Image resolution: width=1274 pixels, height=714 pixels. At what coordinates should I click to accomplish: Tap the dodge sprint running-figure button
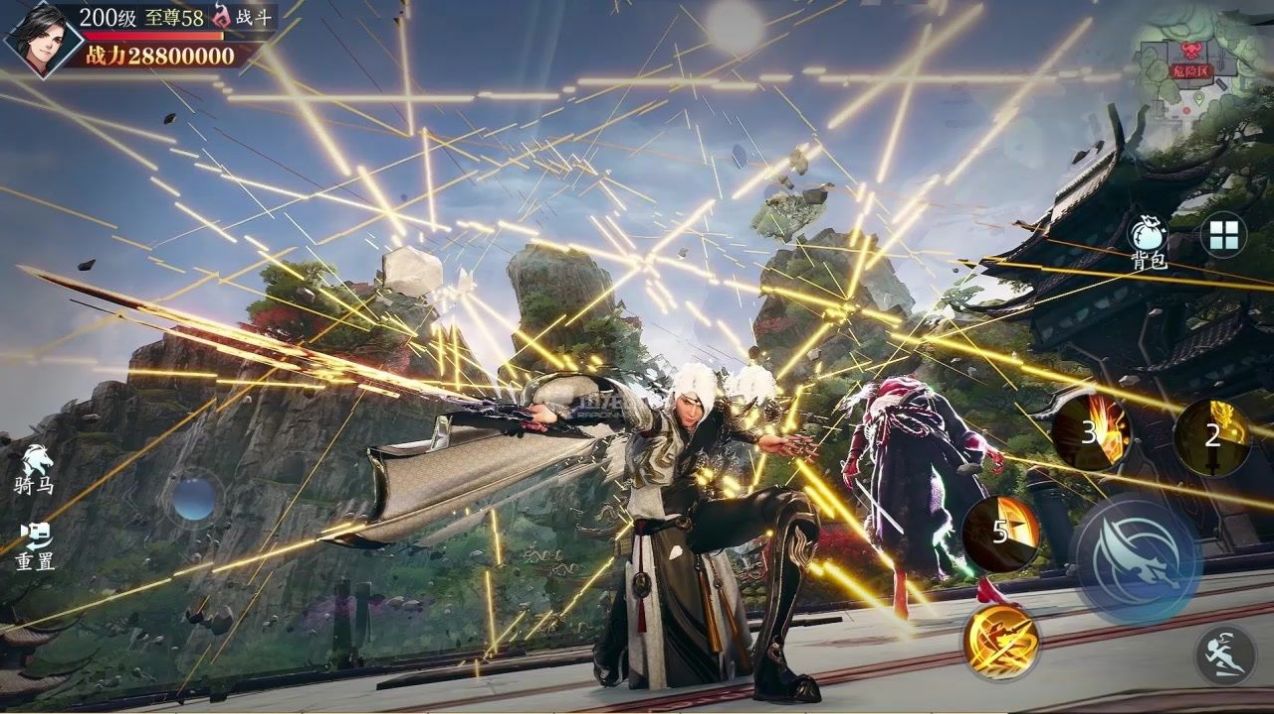(1225, 655)
